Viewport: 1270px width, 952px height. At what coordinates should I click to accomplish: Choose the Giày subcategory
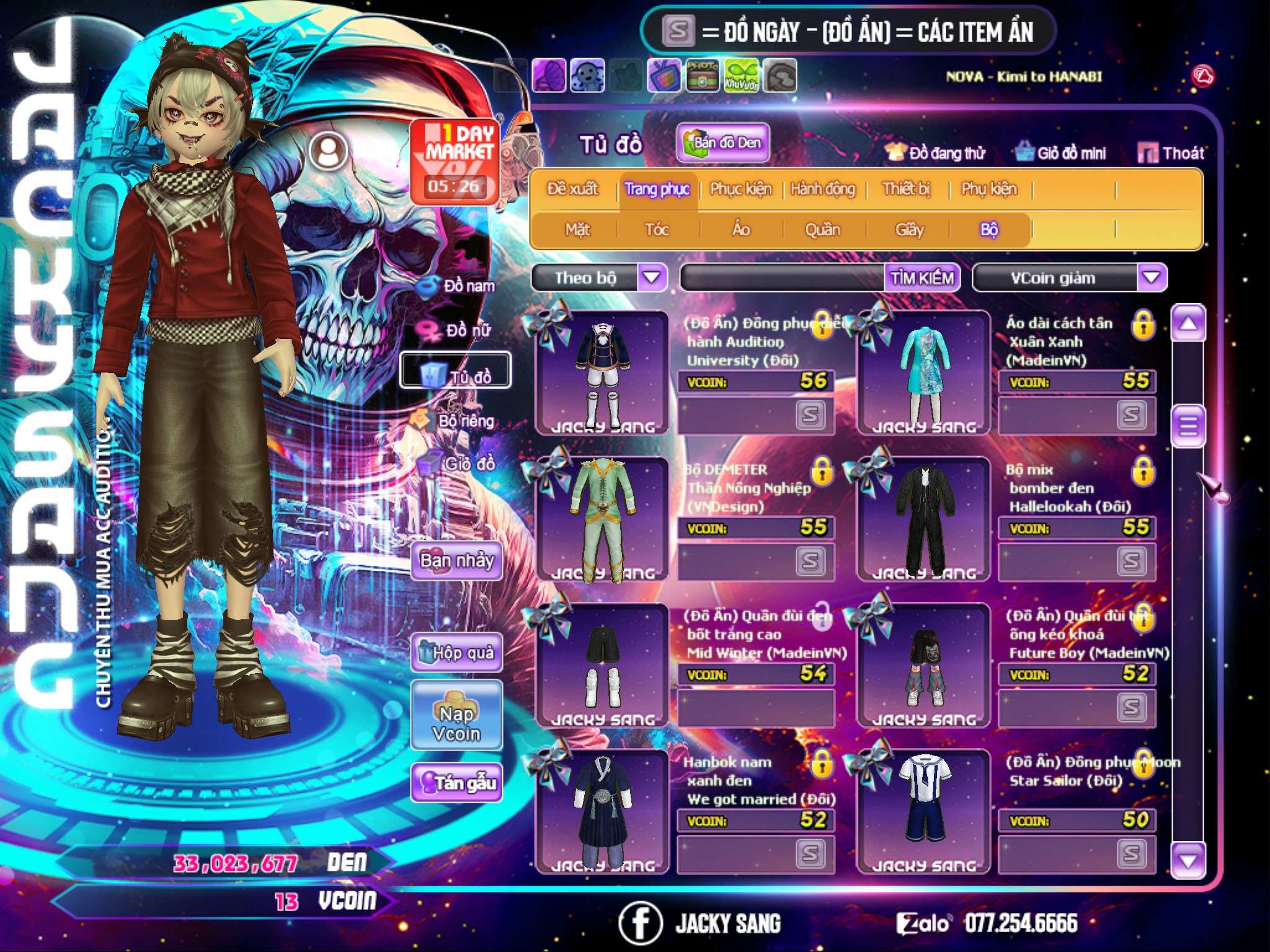(909, 230)
